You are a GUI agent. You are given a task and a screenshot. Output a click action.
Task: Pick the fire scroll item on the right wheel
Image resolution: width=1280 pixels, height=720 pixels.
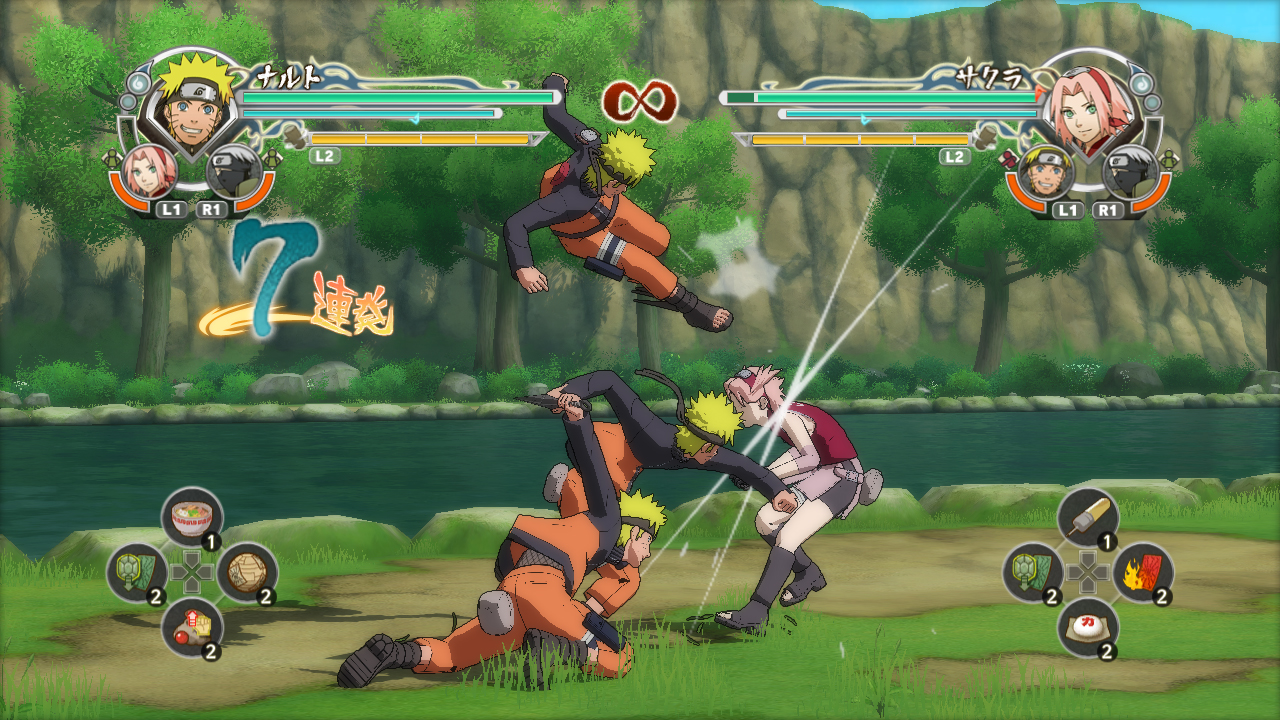click(x=1143, y=571)
